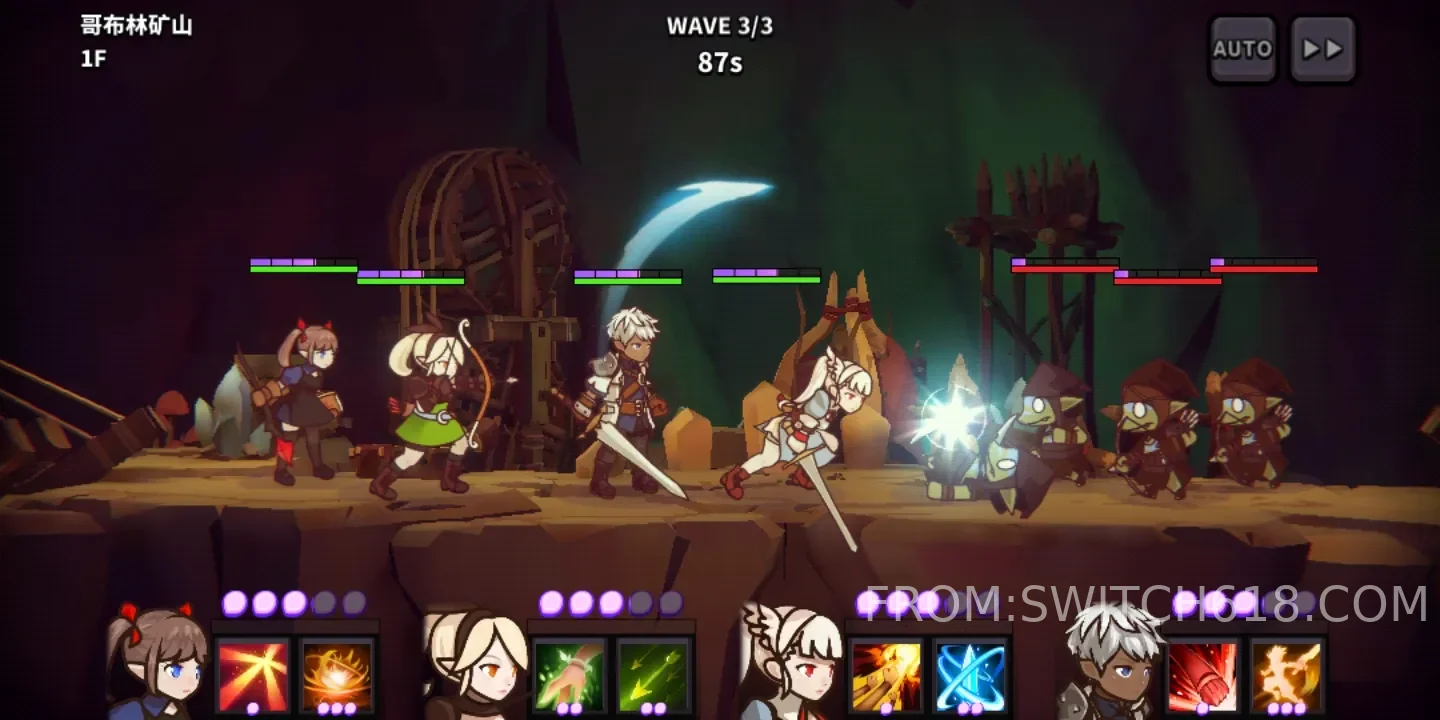Activate the fast-forward speed button
Screen dimensions: 1440x720
(x=1323, y=49)
